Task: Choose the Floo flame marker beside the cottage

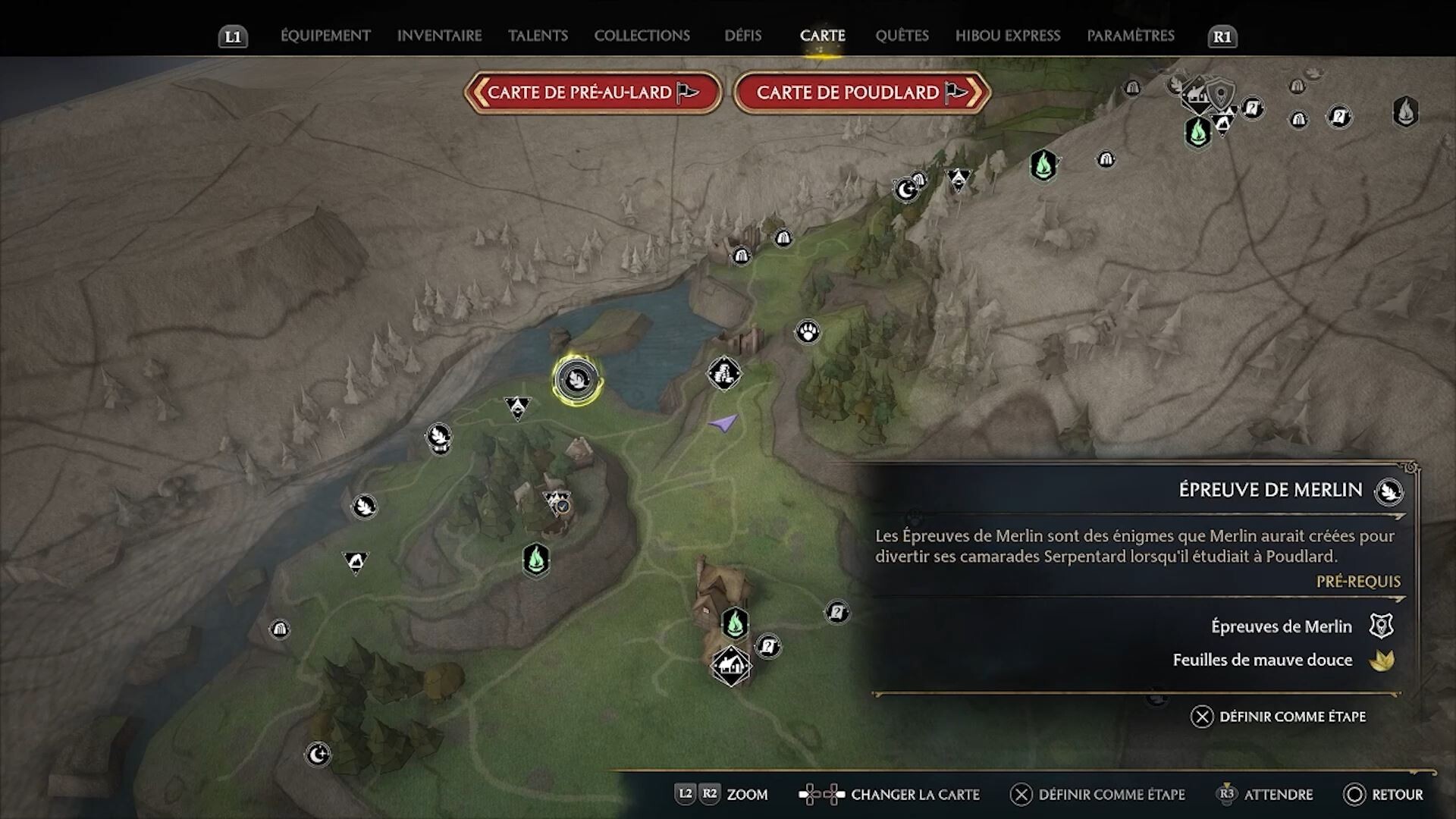Action: tap(734, 623)
